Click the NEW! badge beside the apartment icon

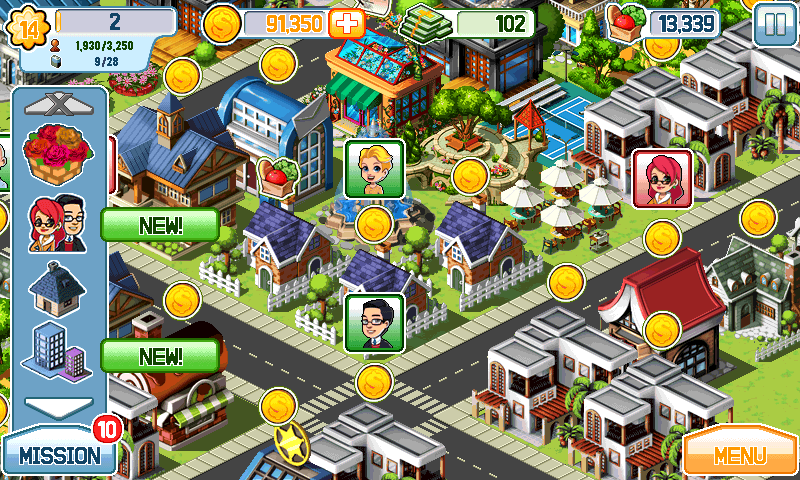(160, 355)
